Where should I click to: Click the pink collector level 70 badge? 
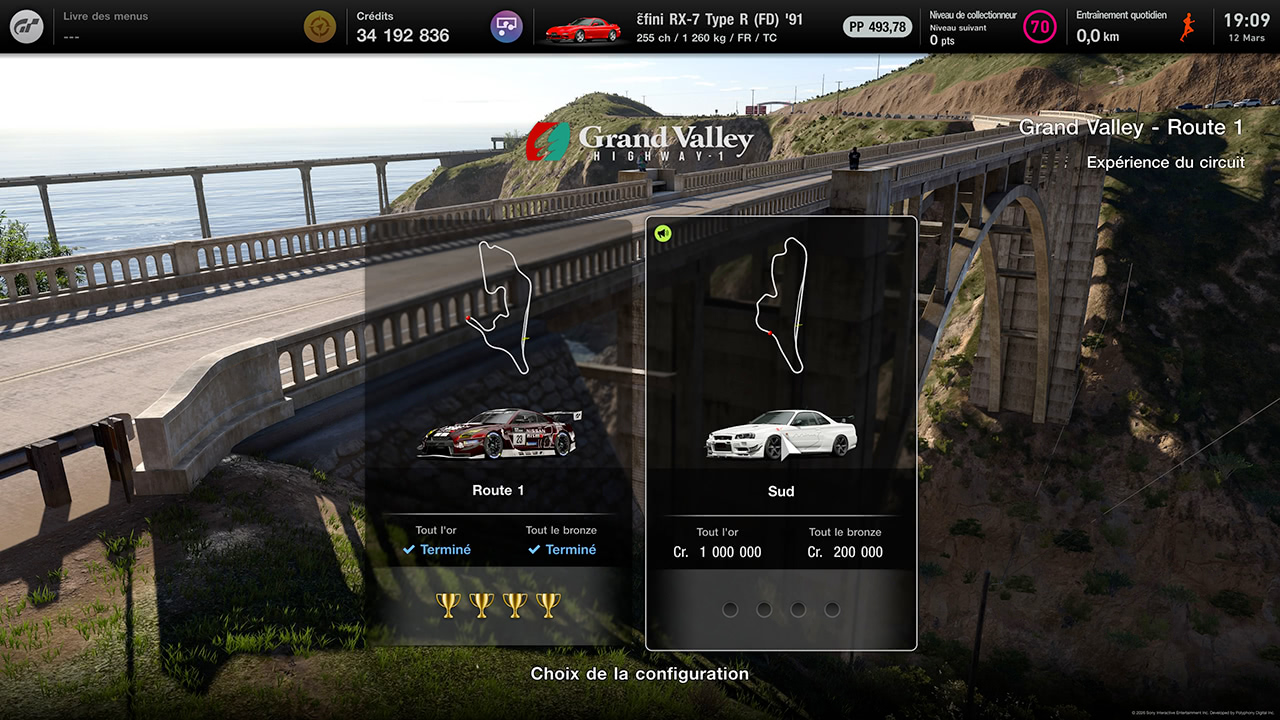[1040, 26]
